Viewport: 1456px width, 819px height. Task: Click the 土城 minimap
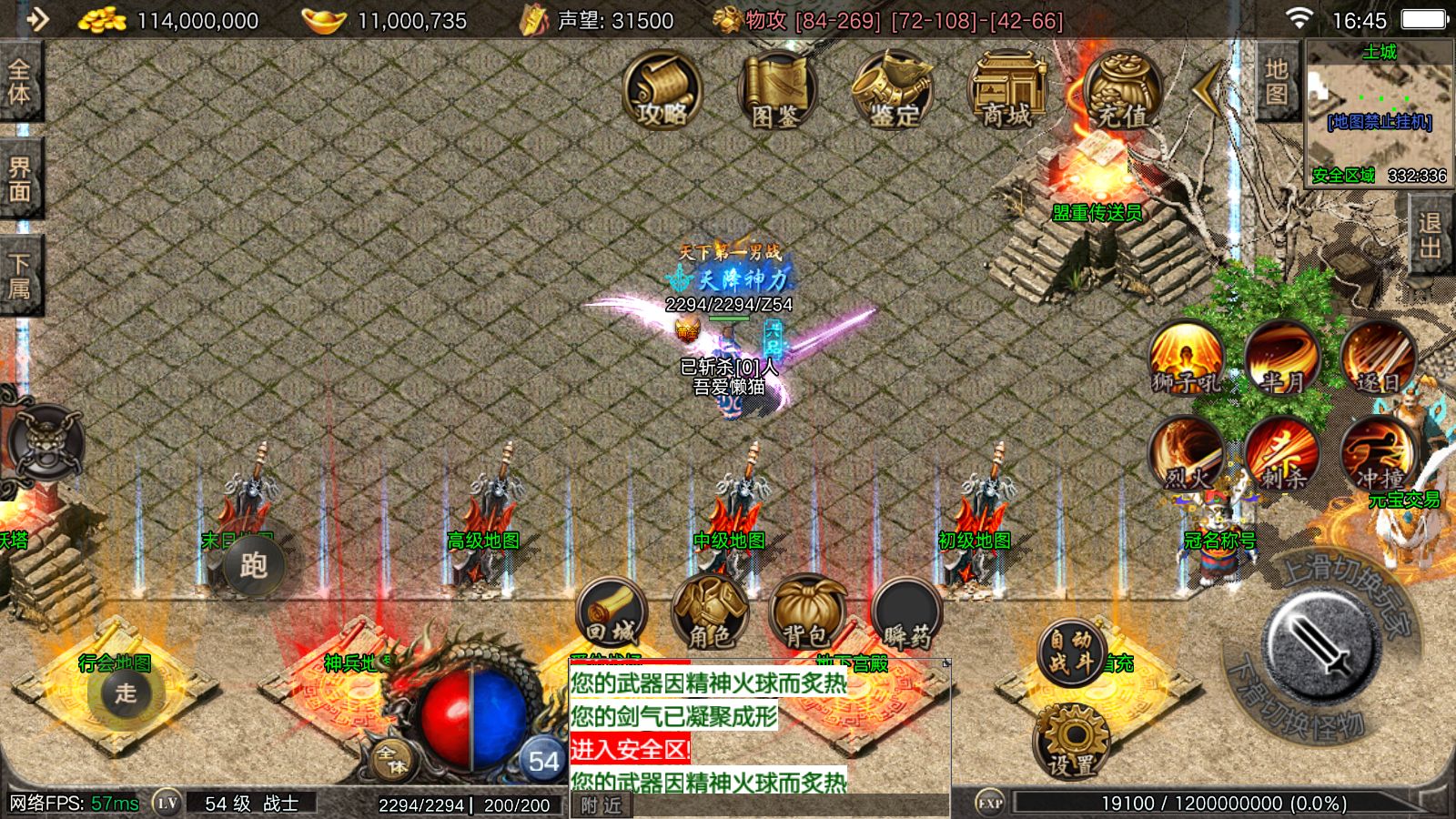click(1378, 114)
